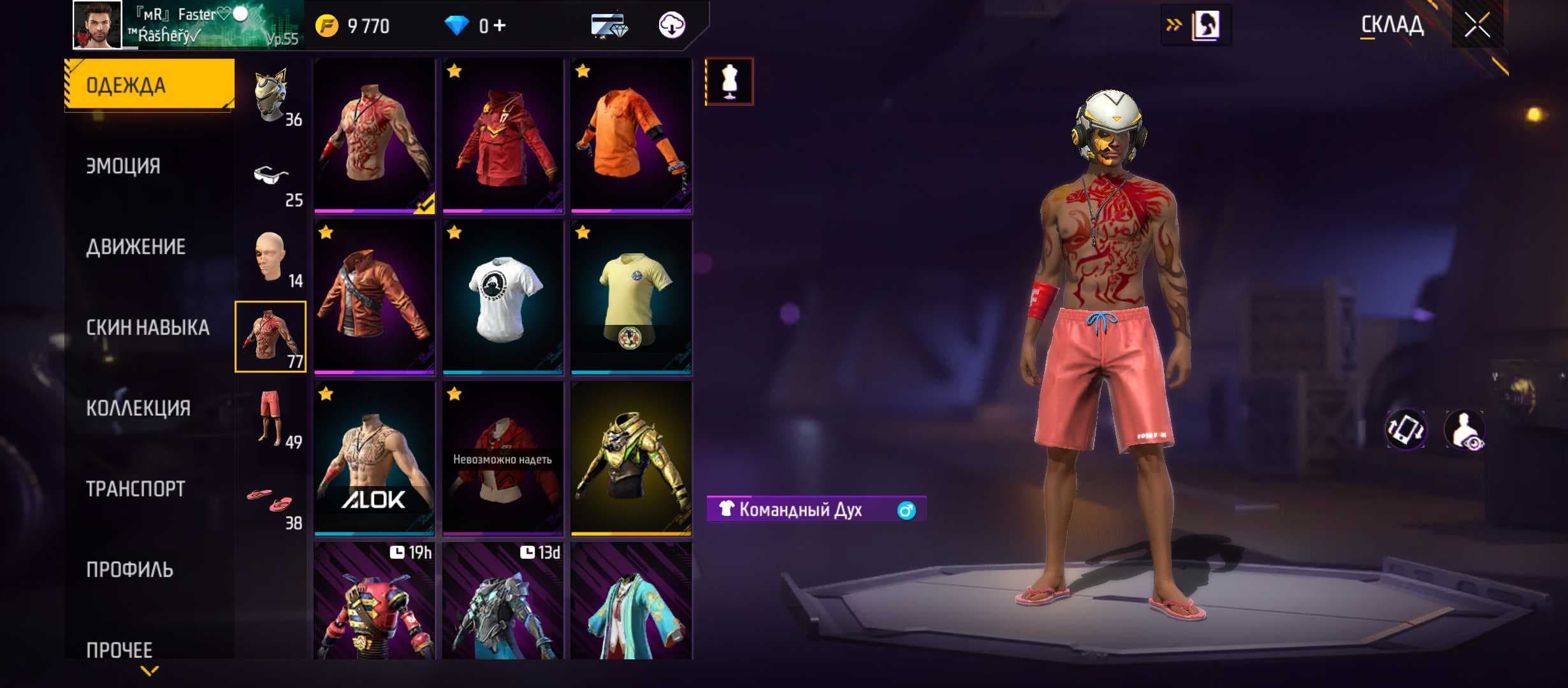The image size is (1568, 688).
Task: Select the helmet headgear subcategory
Action: (x=271, y=96)
